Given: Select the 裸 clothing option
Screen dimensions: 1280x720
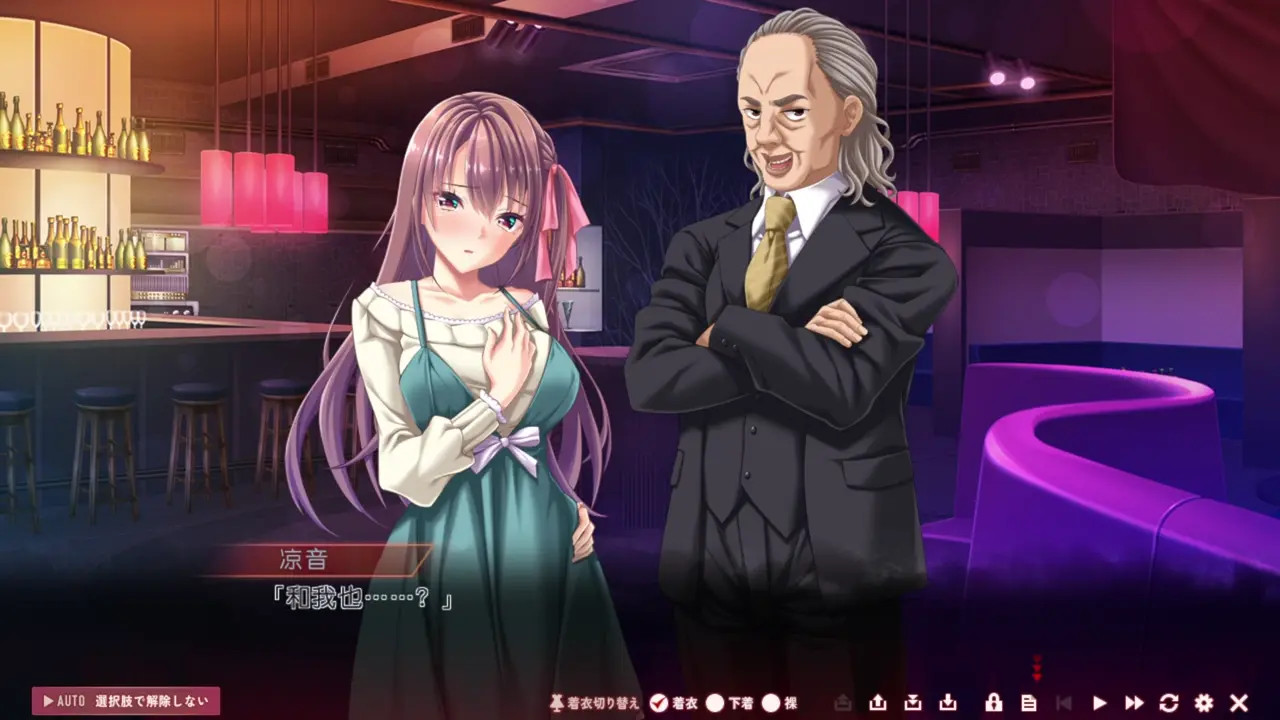Looking at the screenshot, I should coord(771,703).
